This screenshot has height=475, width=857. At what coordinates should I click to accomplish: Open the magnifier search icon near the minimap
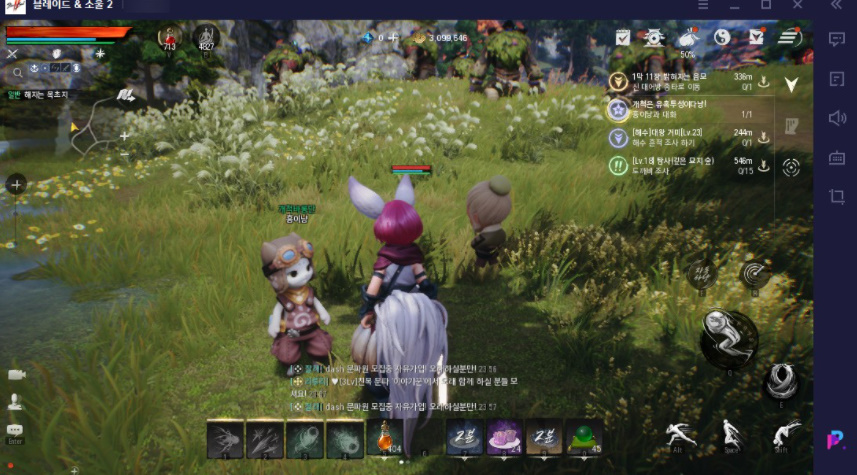click(17, 73)
